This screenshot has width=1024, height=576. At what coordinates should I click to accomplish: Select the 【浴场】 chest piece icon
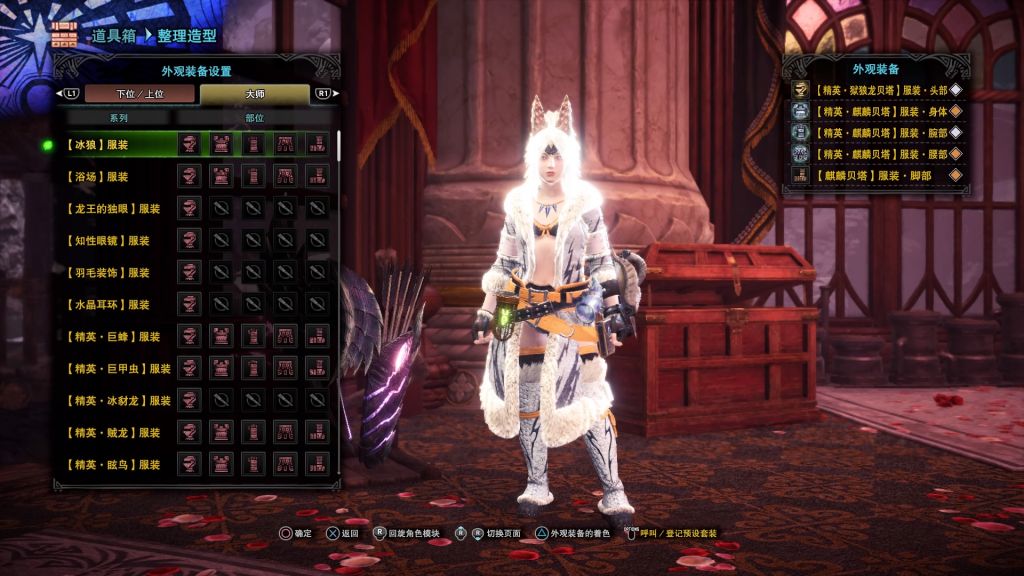pos(221,177)
